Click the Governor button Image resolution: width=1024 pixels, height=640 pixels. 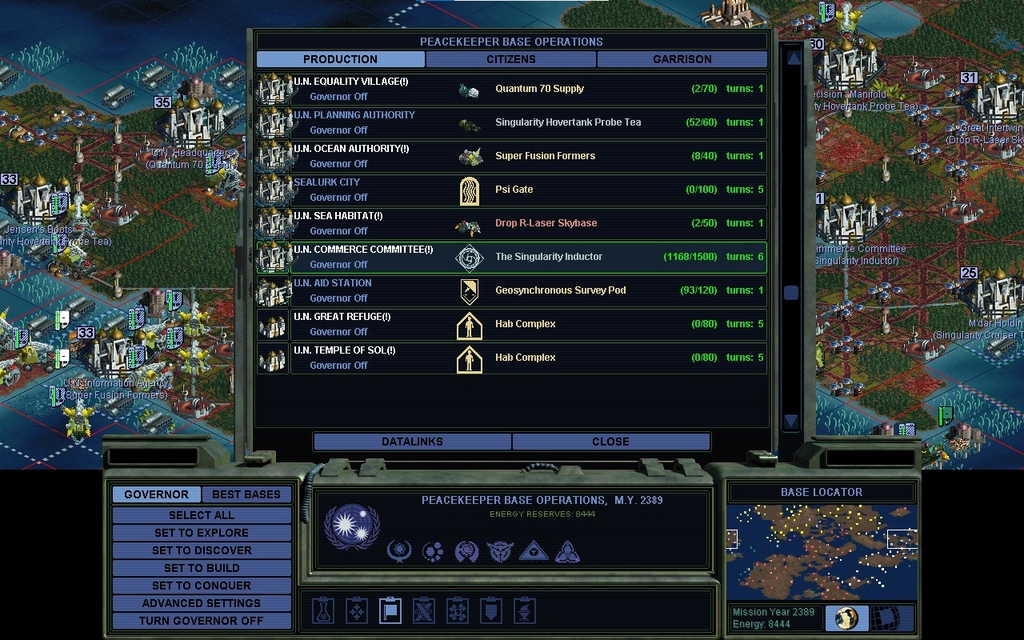click(156, 494)
